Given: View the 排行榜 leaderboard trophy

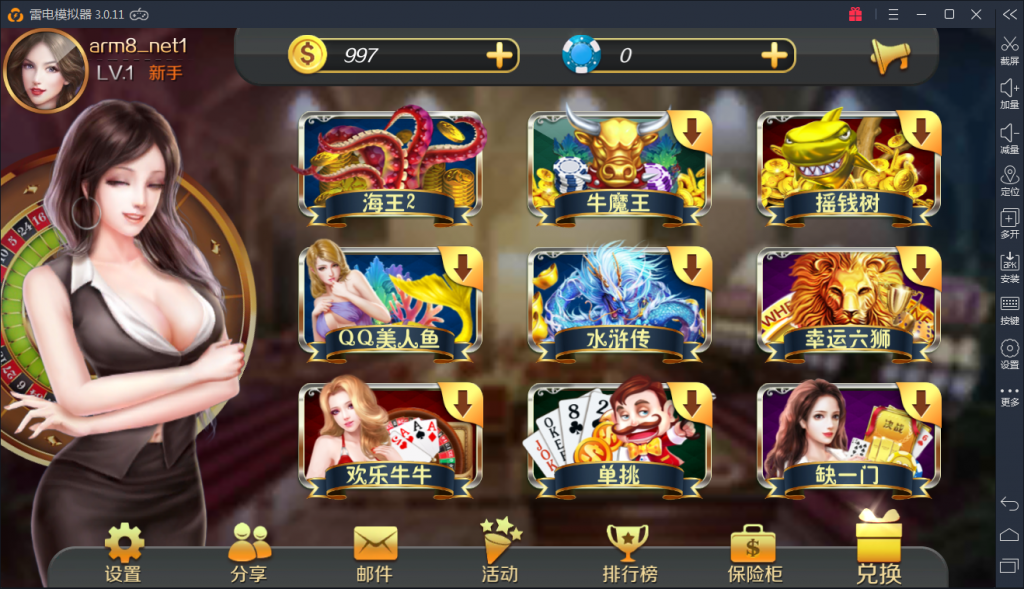Looking at the screenshot, I should click(629, 553).
